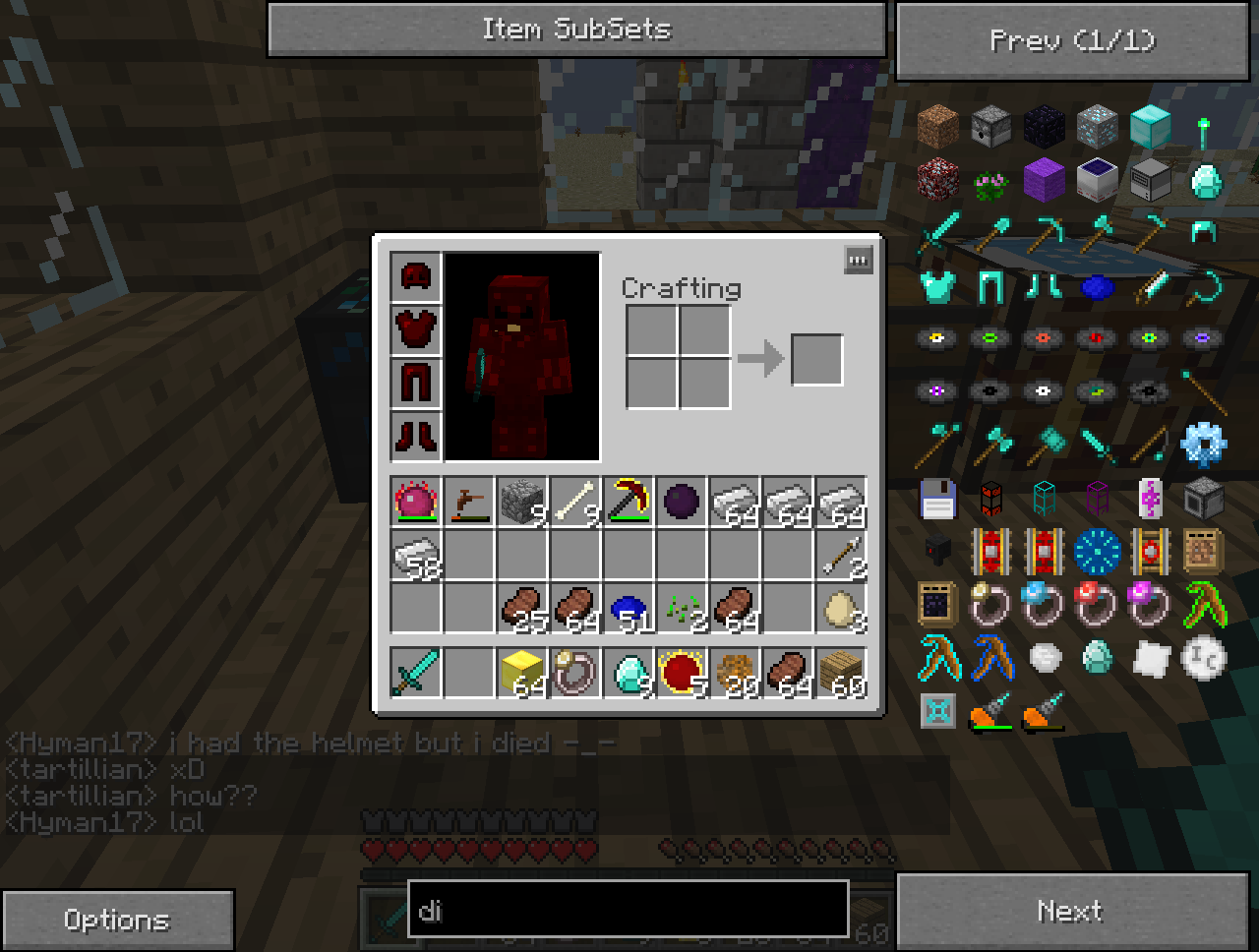Click the Prev page button

[1072, 41]
